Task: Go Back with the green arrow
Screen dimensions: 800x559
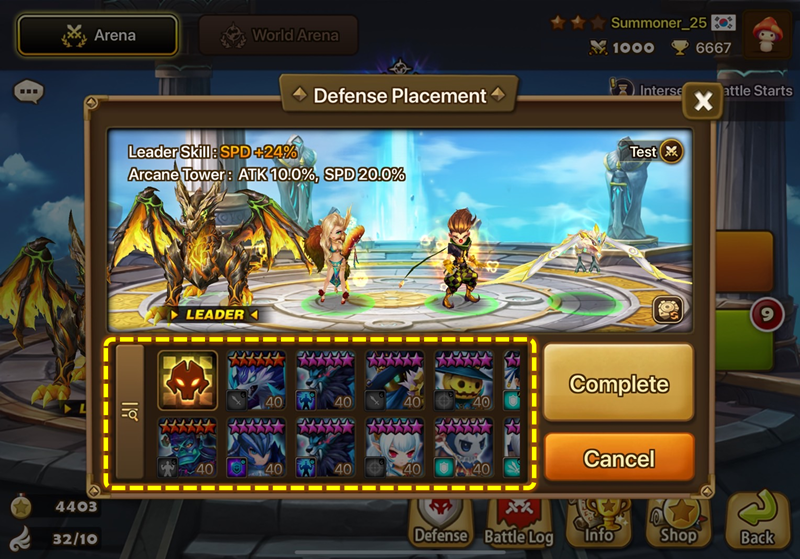Action: (x=757, y=520)
